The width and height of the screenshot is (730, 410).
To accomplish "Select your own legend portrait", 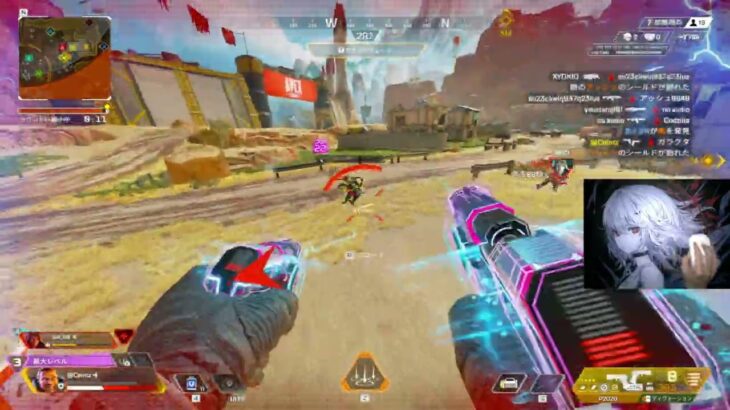I will click(47, 380).
